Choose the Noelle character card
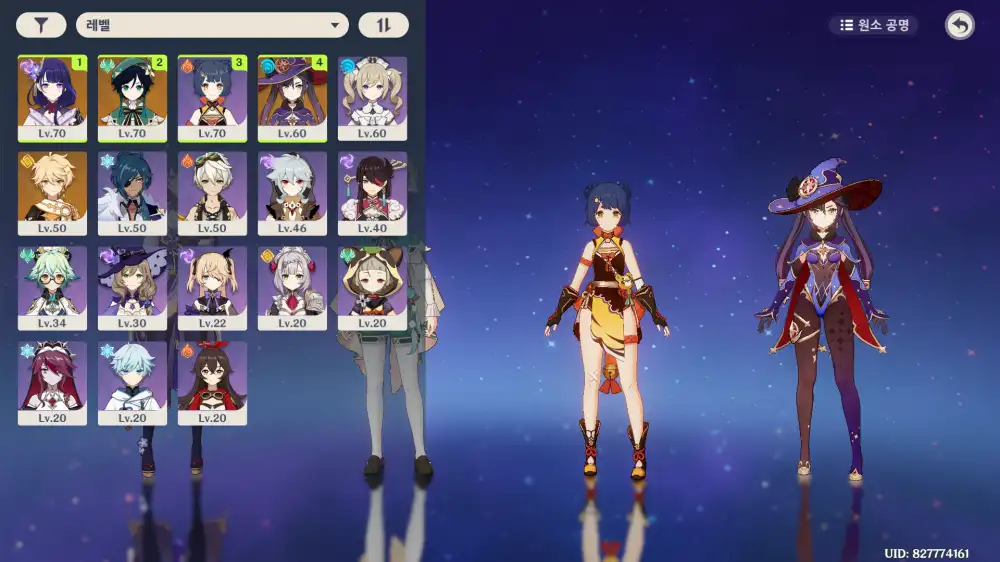Viewport: 1000px width, 562px height. tap(292, 288)
